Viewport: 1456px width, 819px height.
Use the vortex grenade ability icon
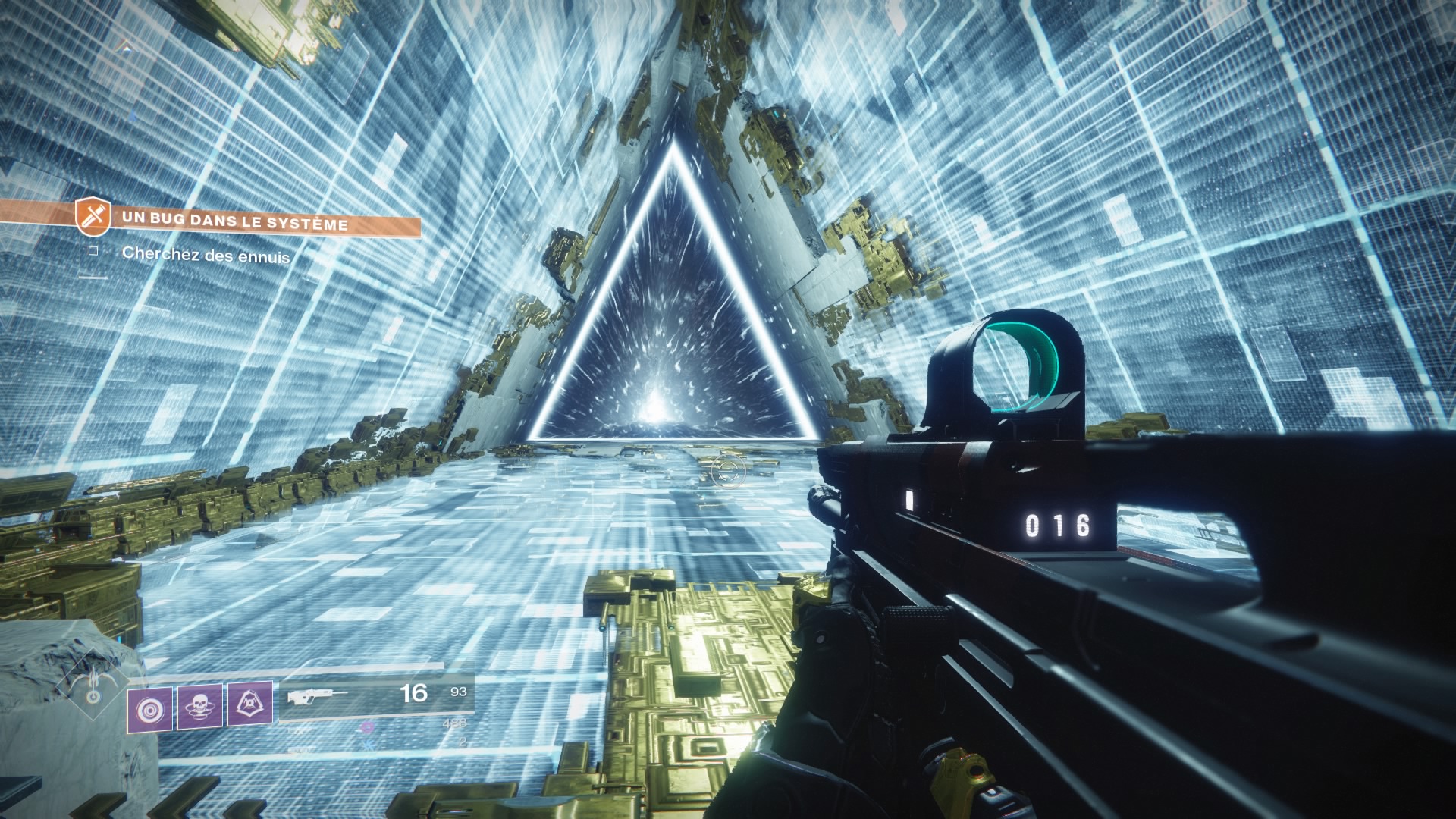click(149, 711)
